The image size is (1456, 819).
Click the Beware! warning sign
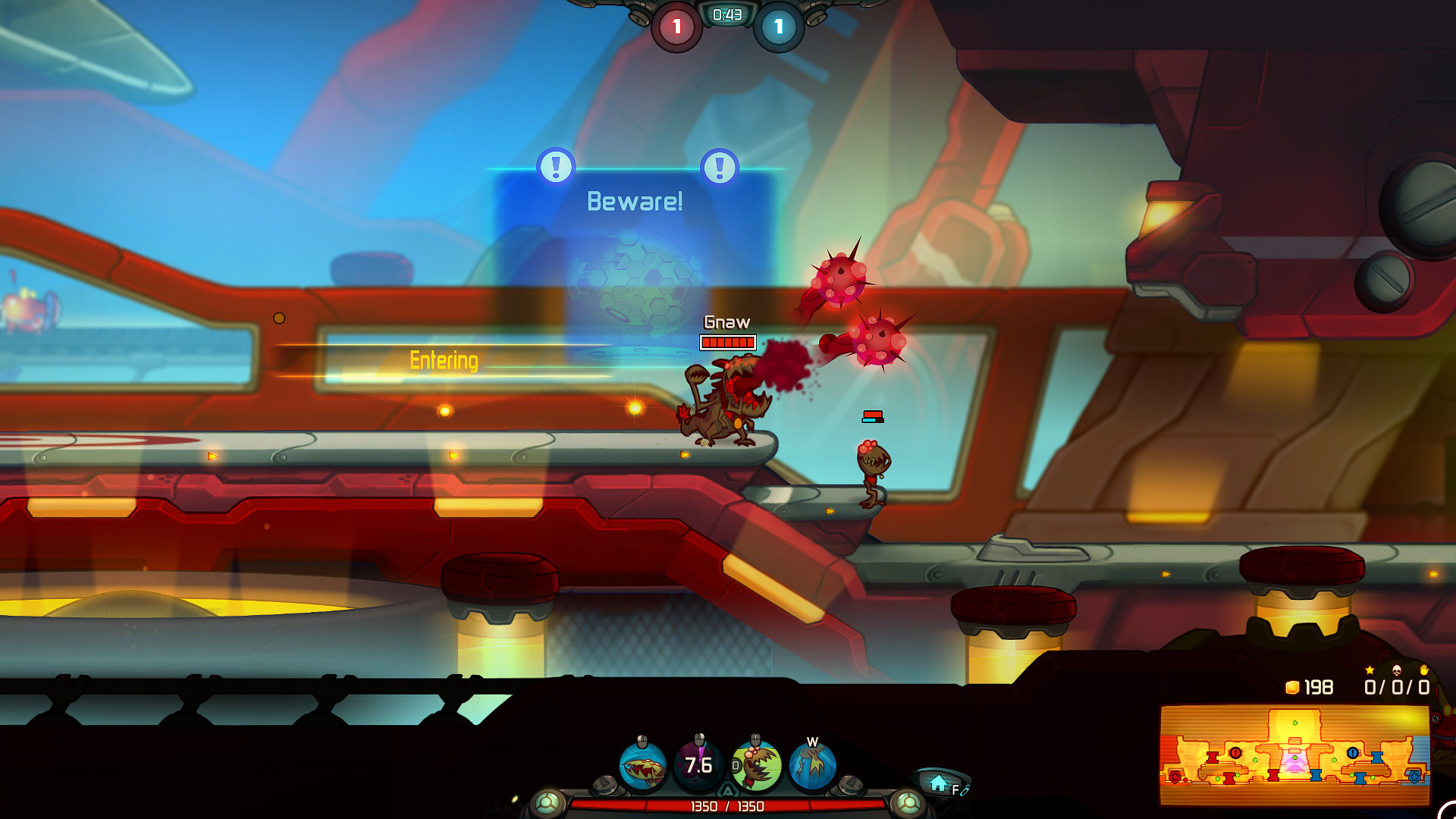[635, 200]
